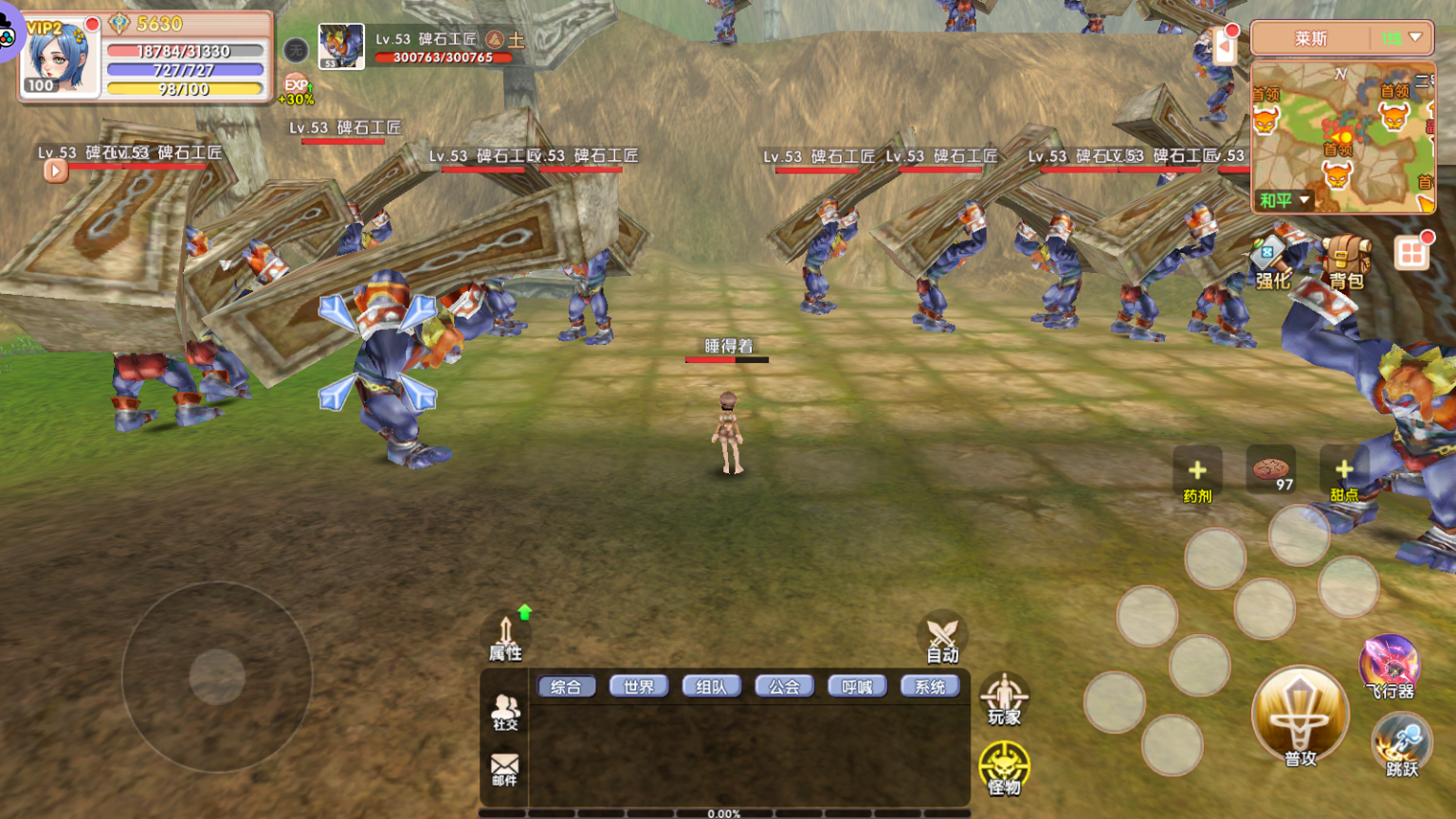Choose the 呼喊 shout chat tab
The image size is (1456, 819).
857,686
